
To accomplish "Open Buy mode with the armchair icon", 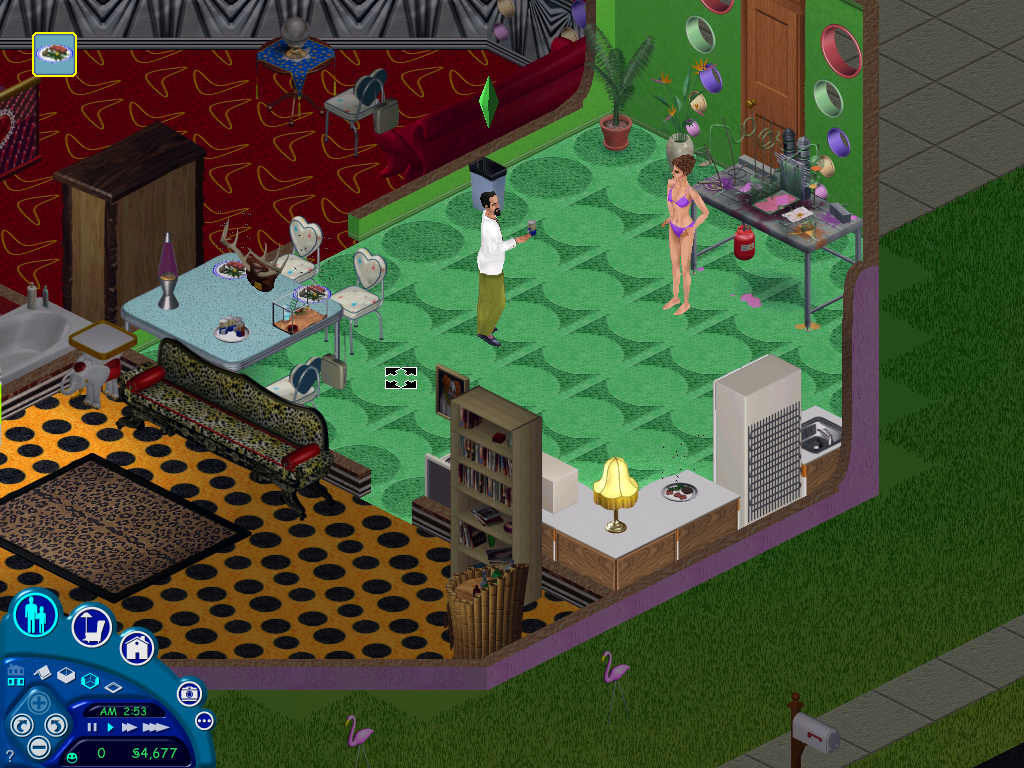I will (x=91, y=626).
